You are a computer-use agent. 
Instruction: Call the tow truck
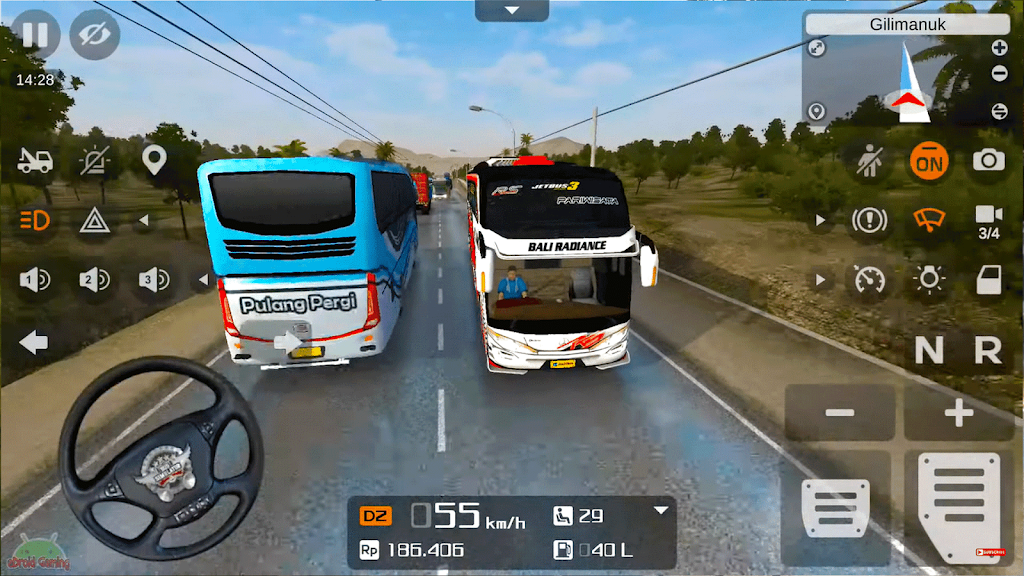coord(35,160)
